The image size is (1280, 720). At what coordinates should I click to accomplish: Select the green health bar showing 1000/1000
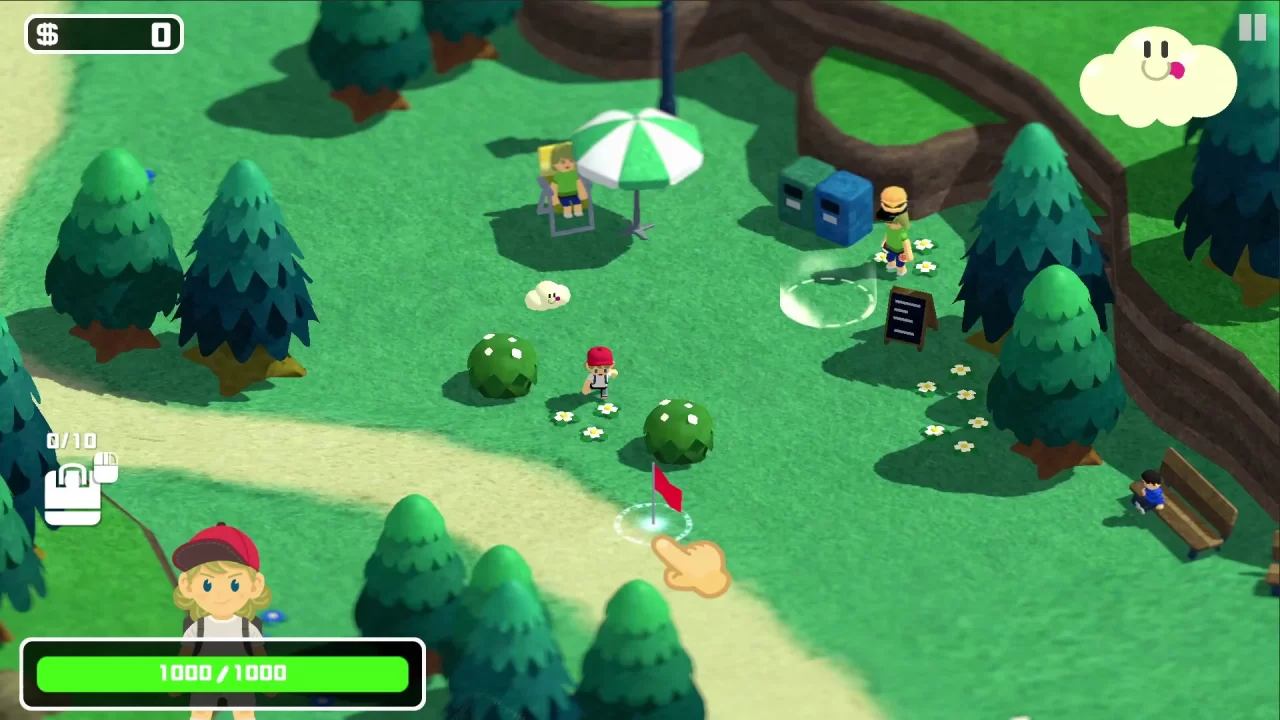coord(222,673)
